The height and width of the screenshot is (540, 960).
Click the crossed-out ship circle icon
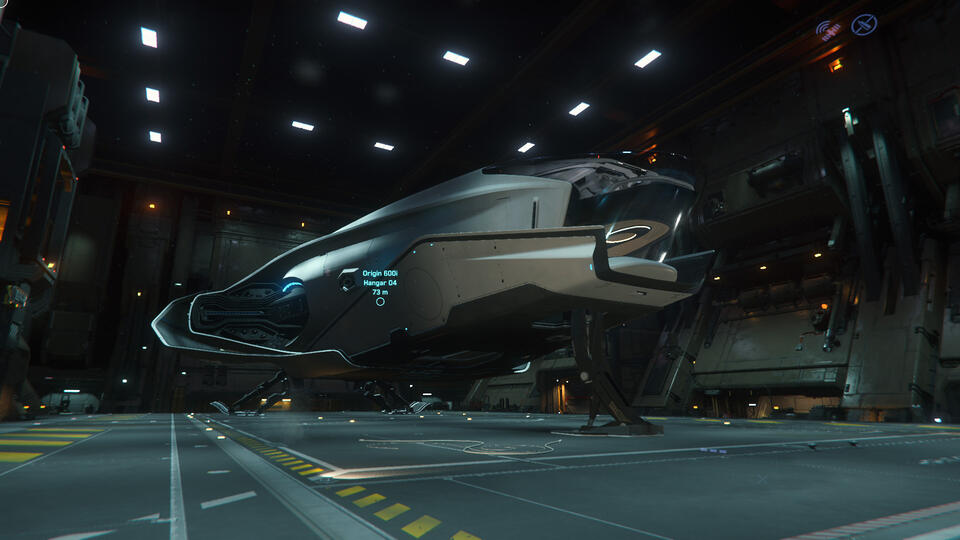tap(864, 25)
